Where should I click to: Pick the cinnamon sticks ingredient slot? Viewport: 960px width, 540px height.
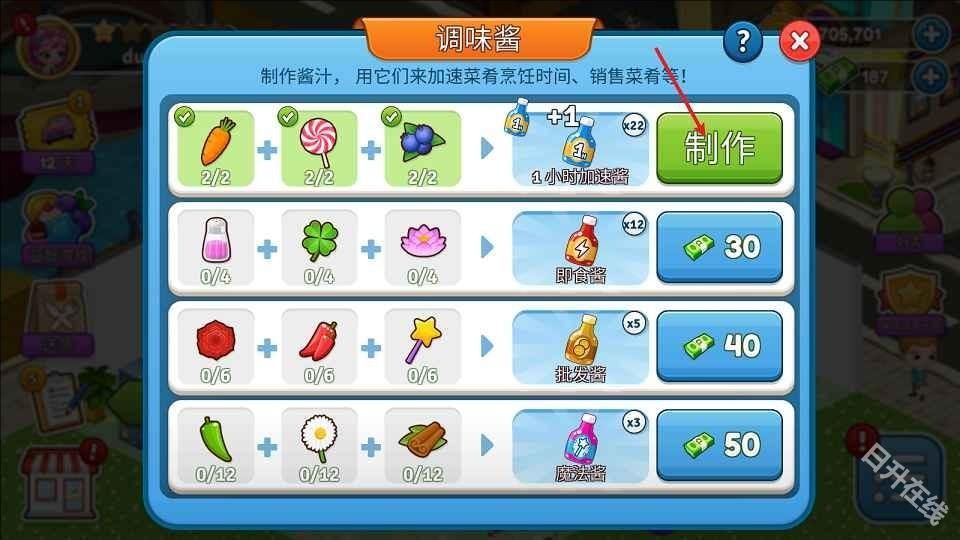click(422, 444)
